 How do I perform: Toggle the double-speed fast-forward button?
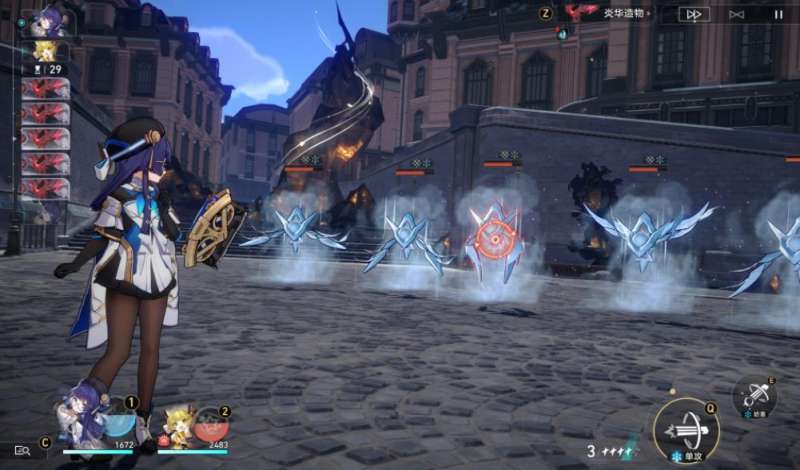[693, 14]
